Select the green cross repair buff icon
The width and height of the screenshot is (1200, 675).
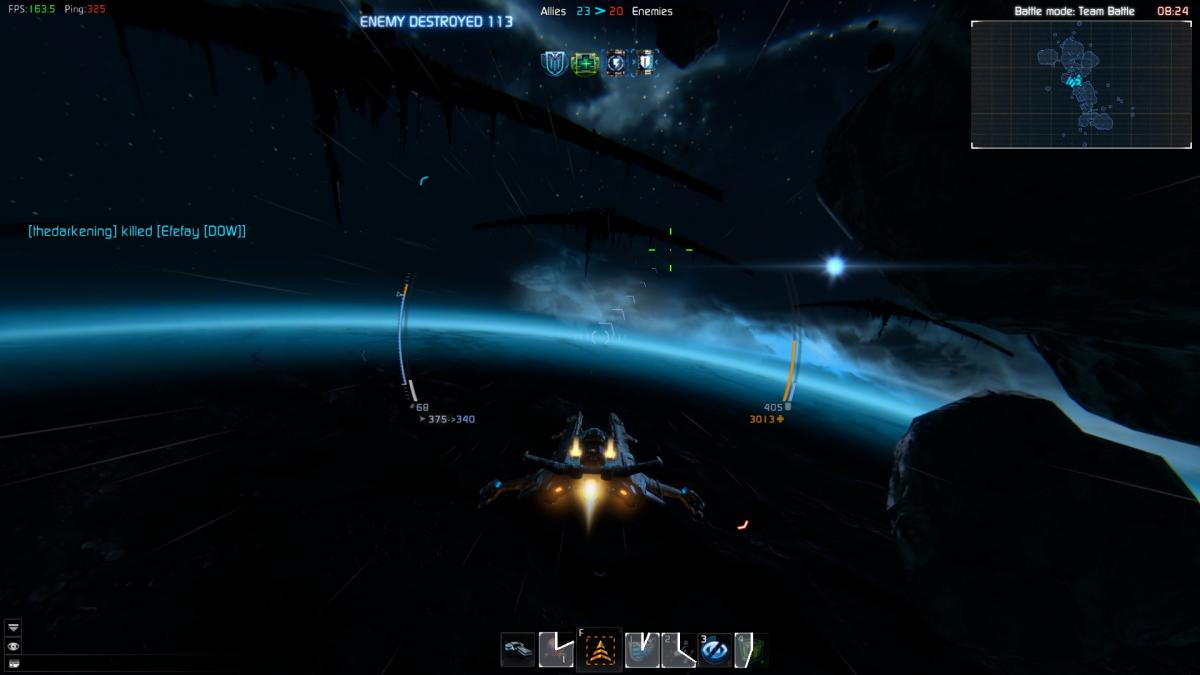click(584, 63)
